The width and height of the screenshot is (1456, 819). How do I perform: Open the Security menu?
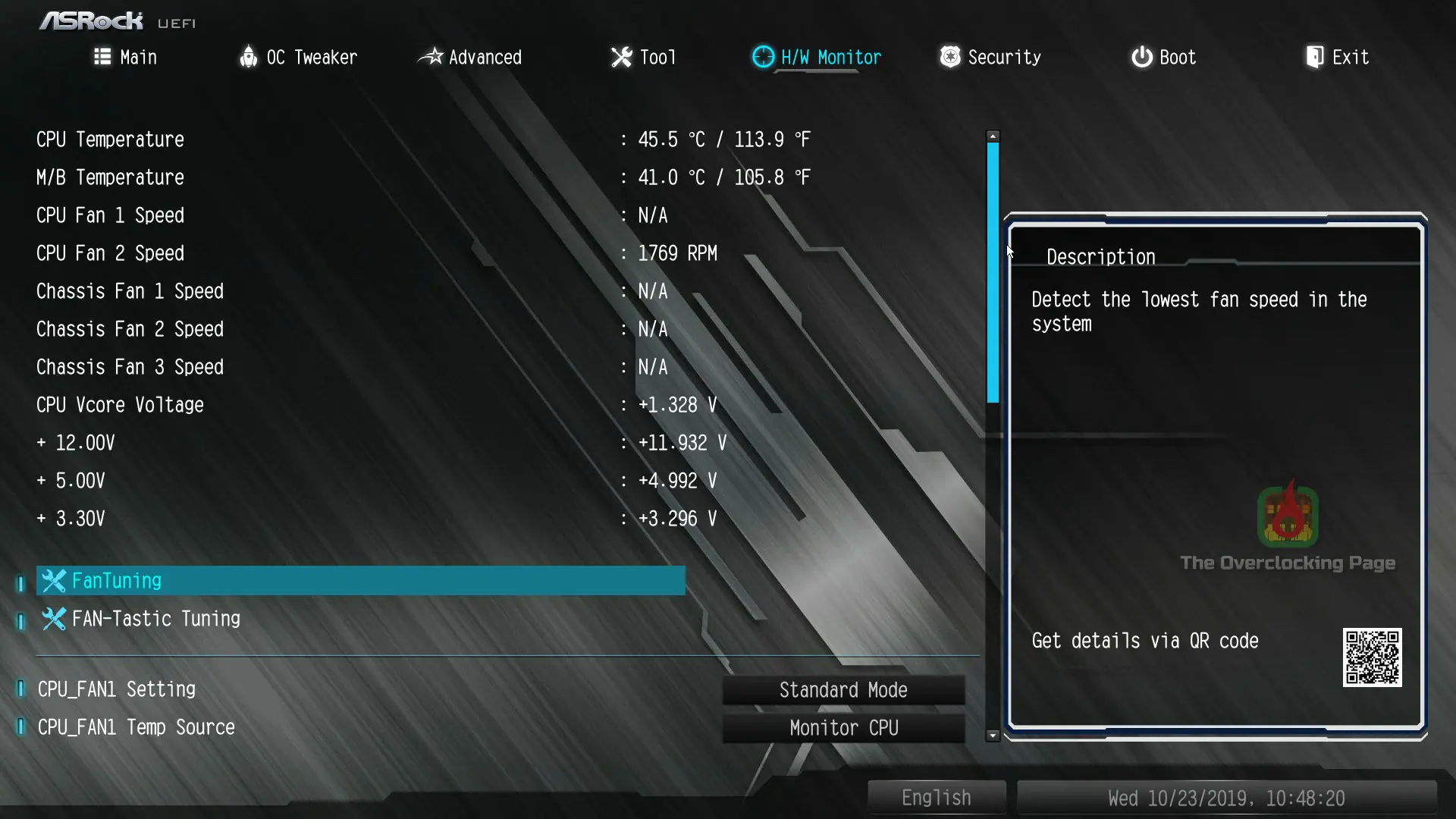1004,57
